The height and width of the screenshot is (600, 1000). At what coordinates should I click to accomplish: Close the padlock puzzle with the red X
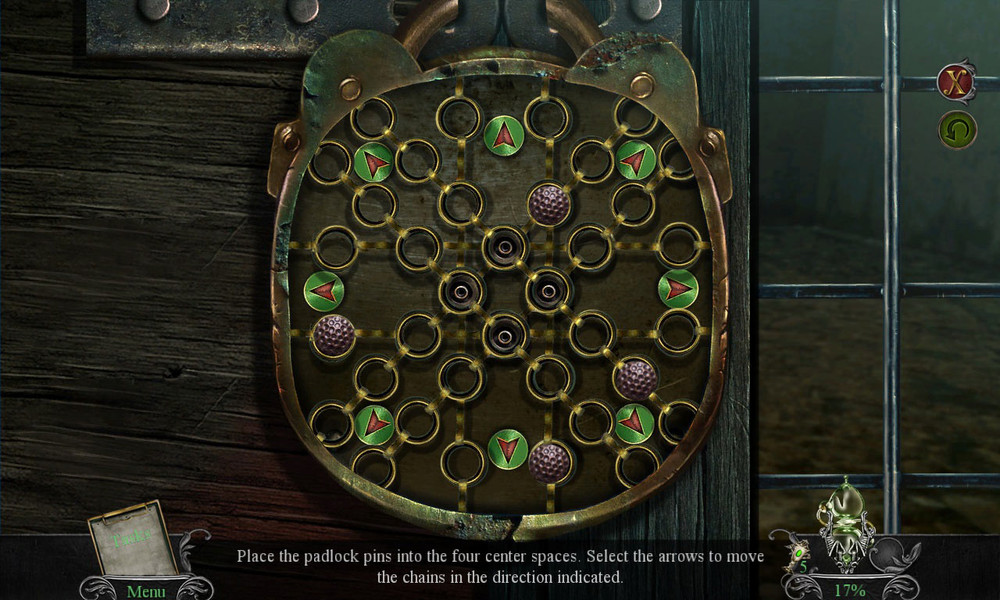[x=956, y=82]
